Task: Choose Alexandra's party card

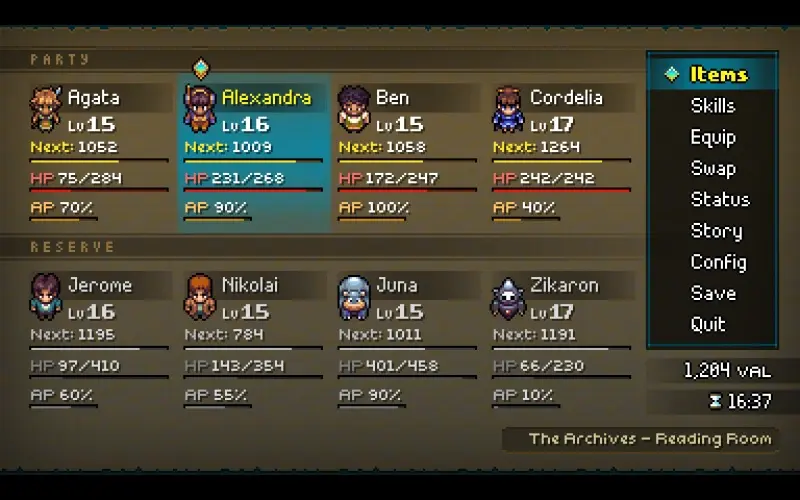Action: (x=253, y=152)
